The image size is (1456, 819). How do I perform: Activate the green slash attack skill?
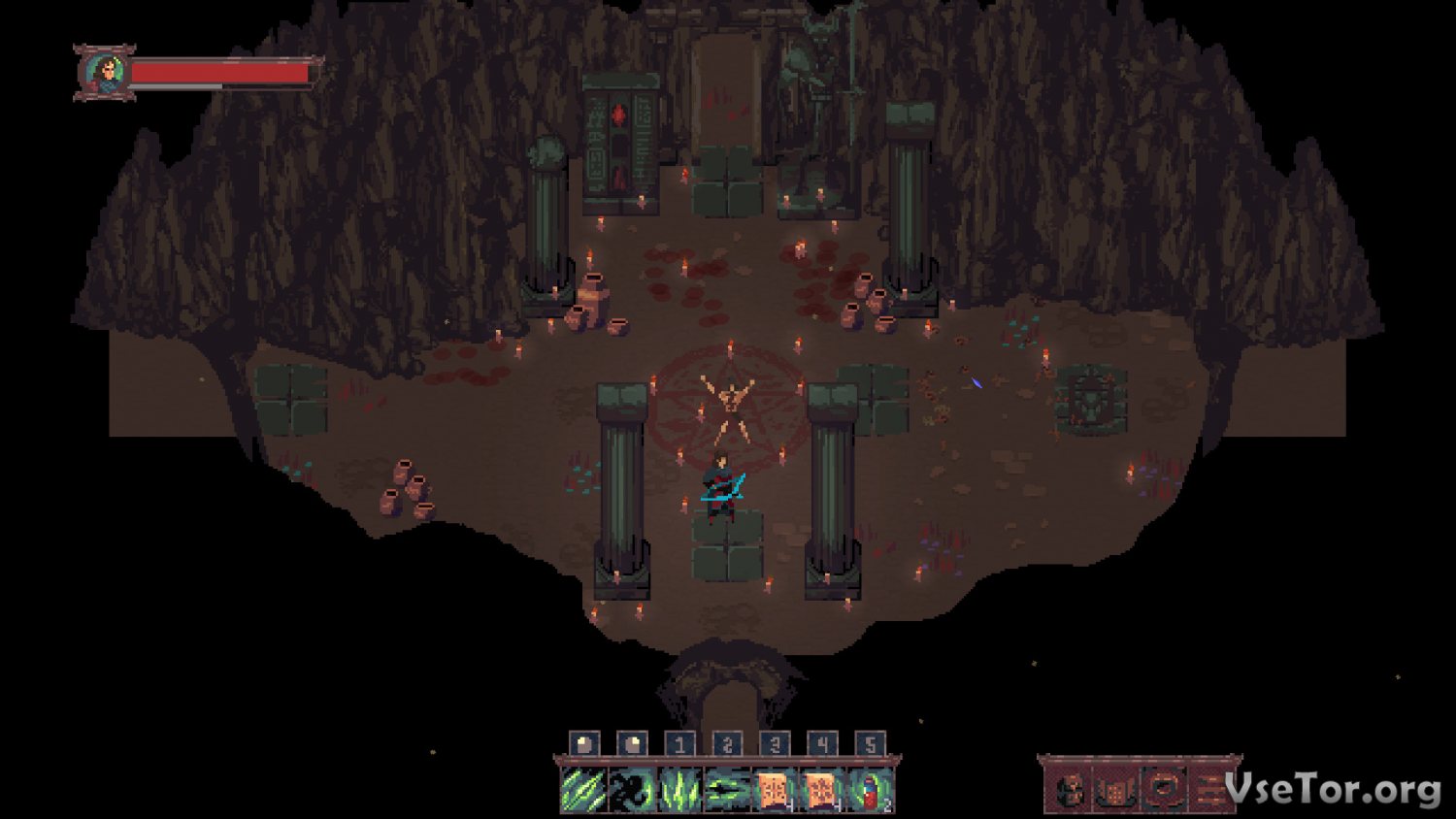(x=583, y=790)
